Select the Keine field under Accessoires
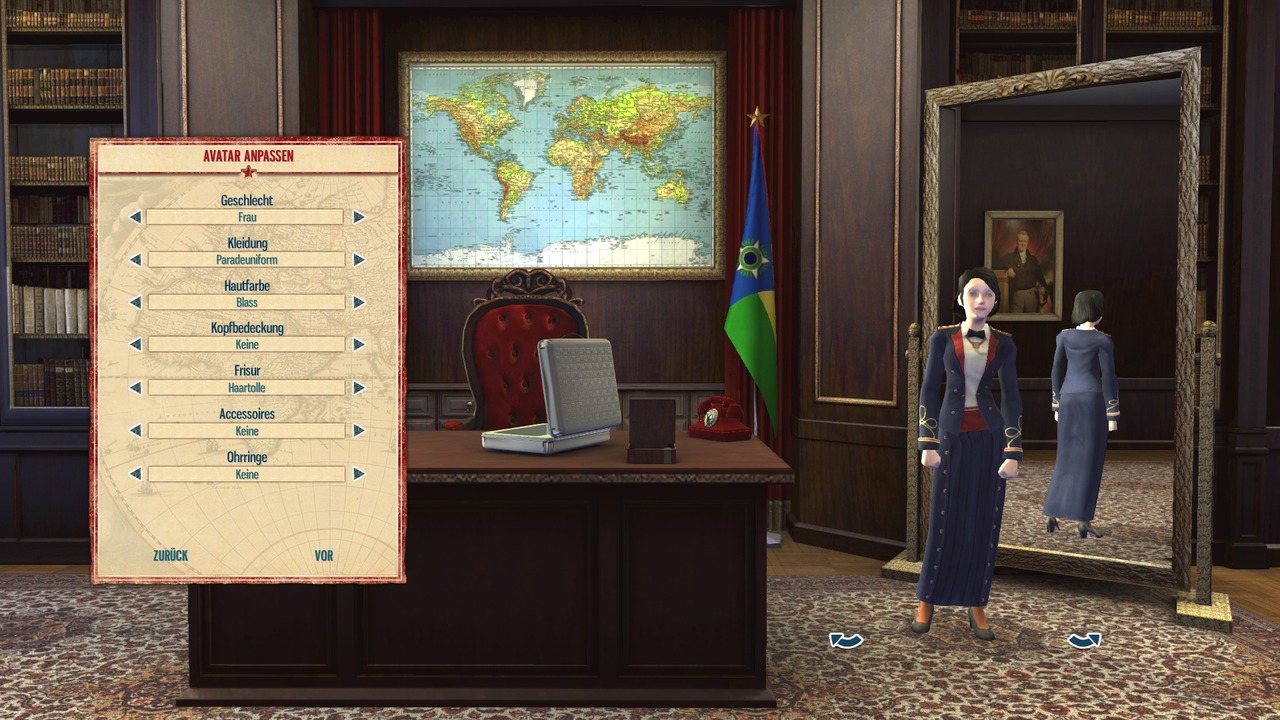The image size is (1280, 720). click(246, 430)
